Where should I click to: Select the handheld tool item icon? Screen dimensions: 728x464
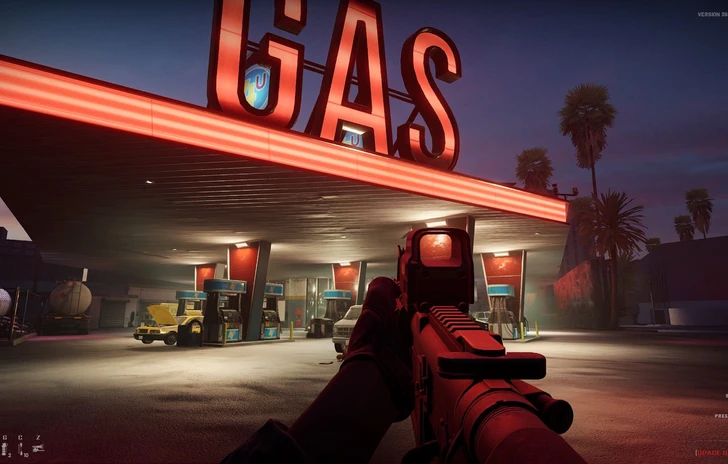37,448
